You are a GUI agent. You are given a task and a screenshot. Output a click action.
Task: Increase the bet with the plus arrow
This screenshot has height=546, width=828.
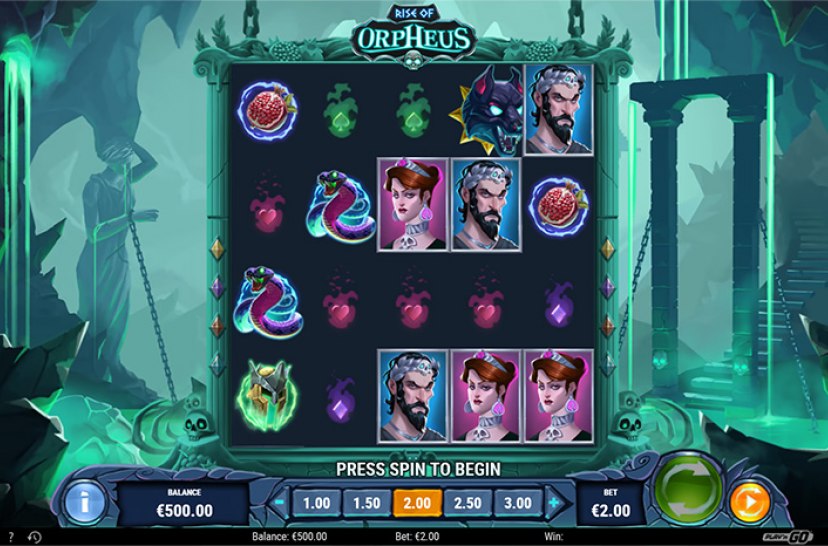[x=554, y=503]
